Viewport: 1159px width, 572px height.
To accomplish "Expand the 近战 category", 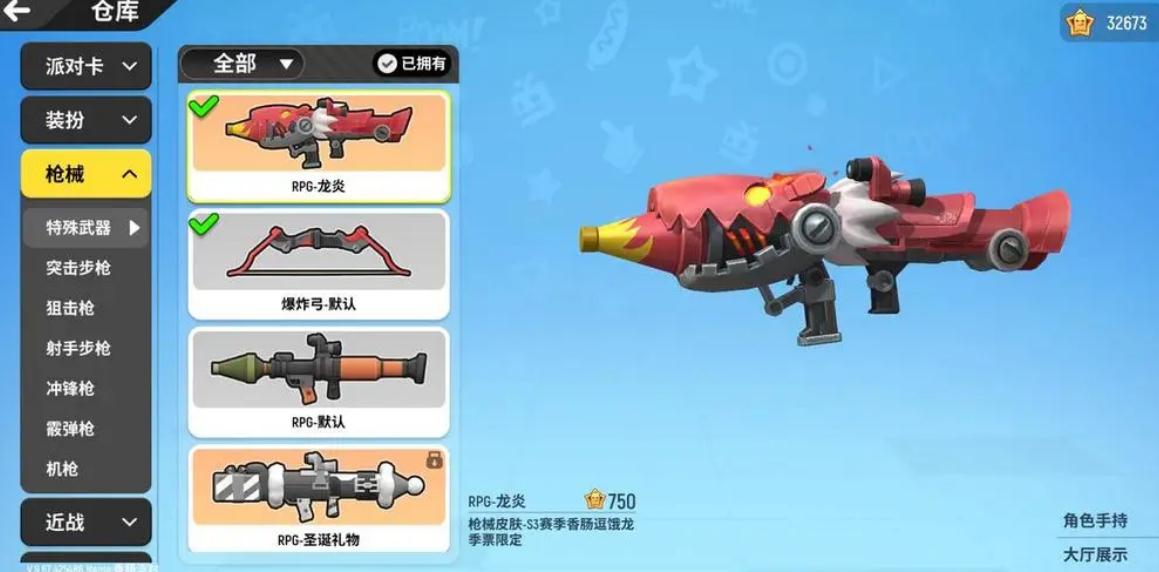I will point(86,522).
